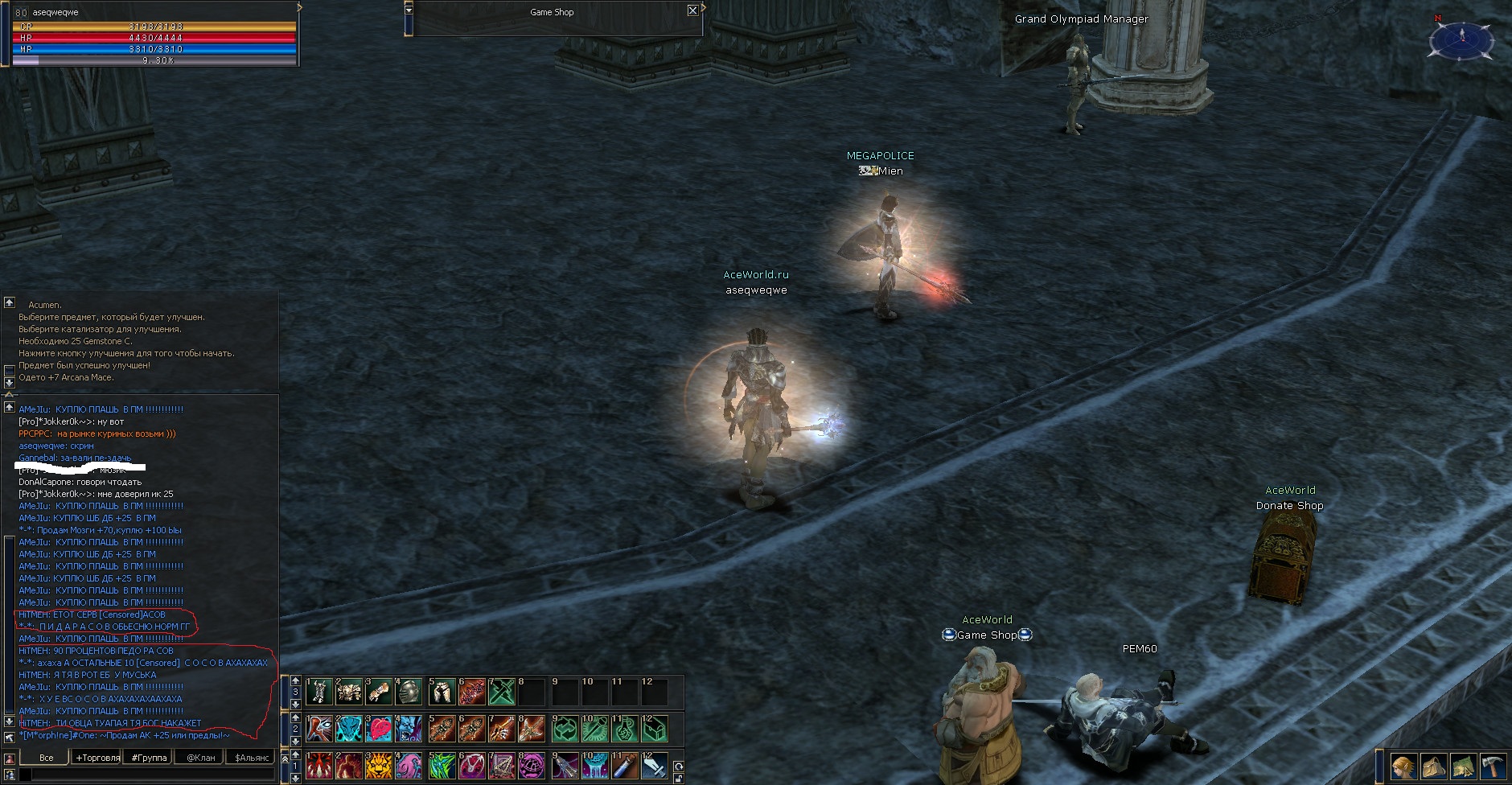Switch to the +Торговля chat tab
This screenshot has width=1512, height=785.
point(97,758)
